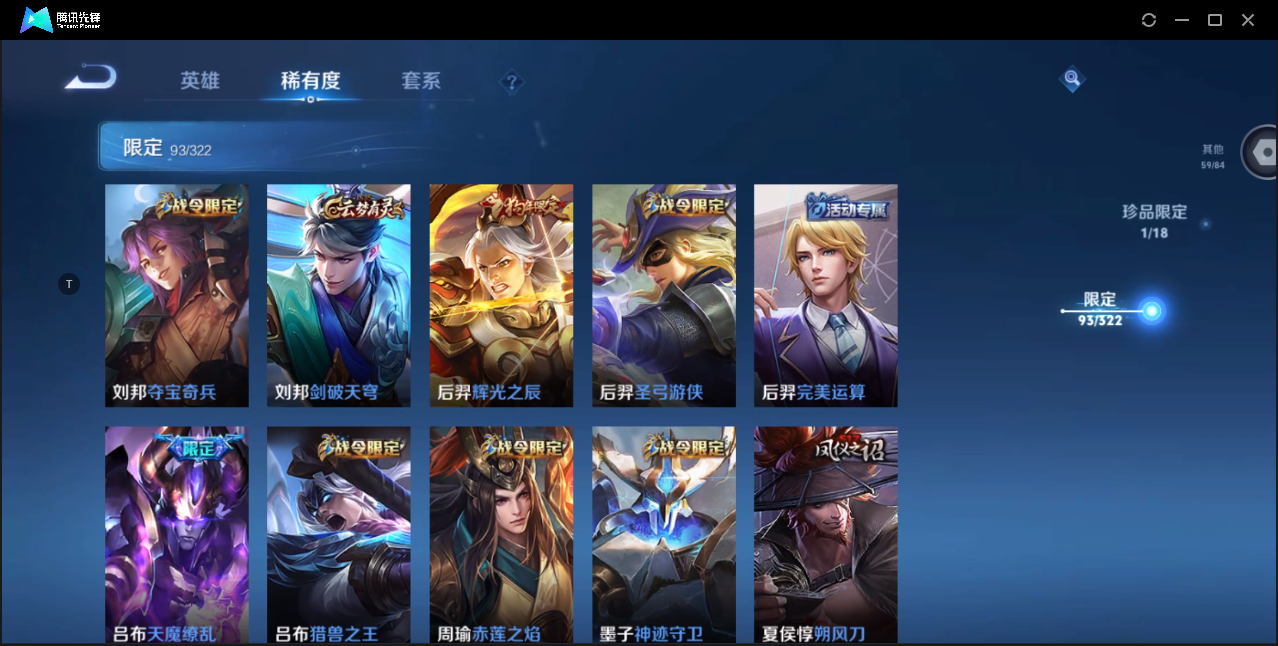Open the question mark help icon

(512, 82)
